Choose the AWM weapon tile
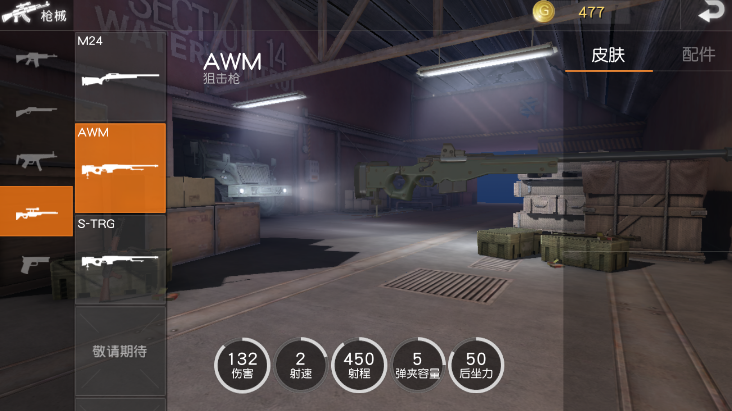This screenshot has width=732, height=411. pyautogui.click(x=120, y=167)
